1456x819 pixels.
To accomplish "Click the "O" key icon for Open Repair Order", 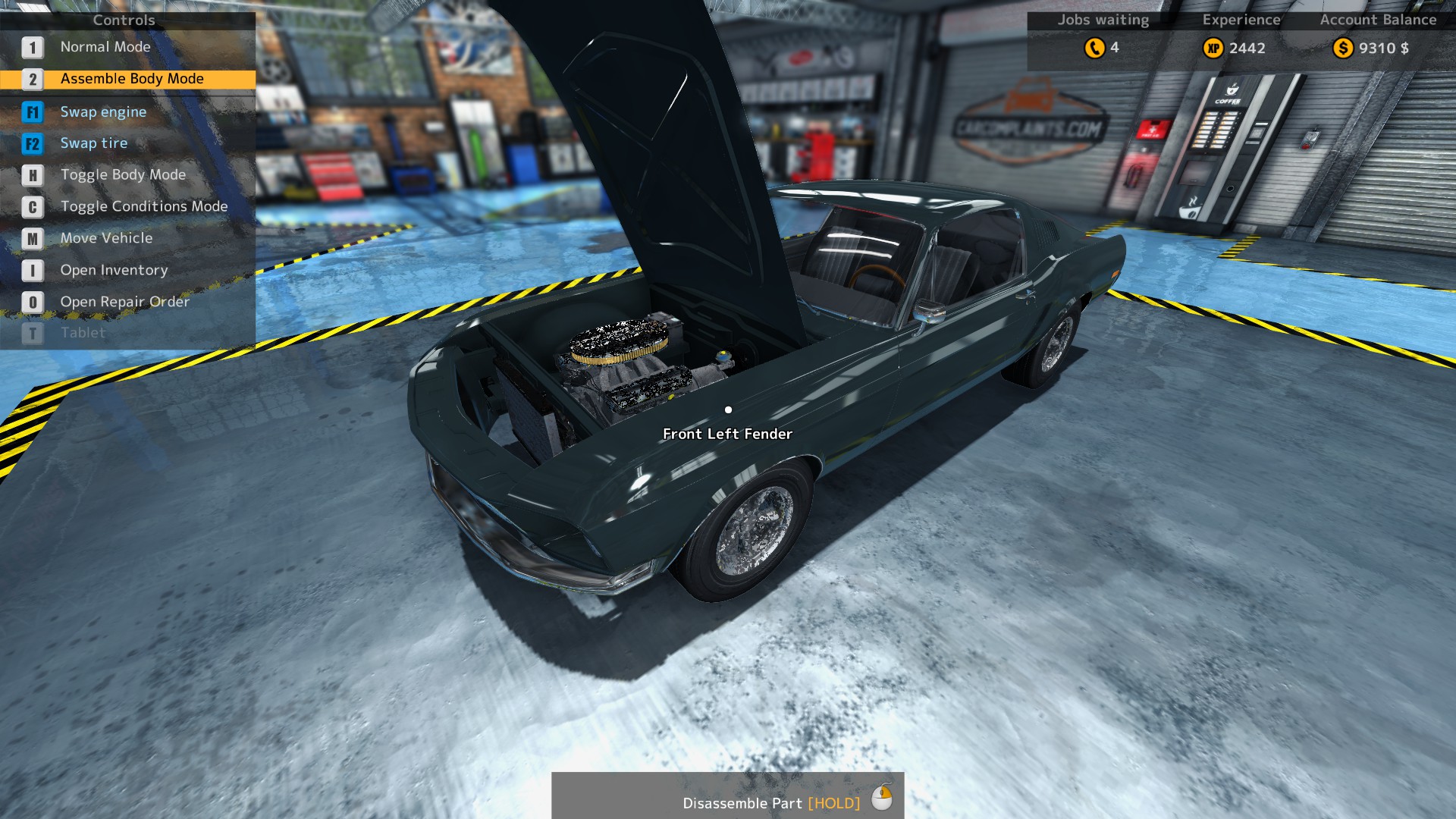I will [x=32, y=301].
